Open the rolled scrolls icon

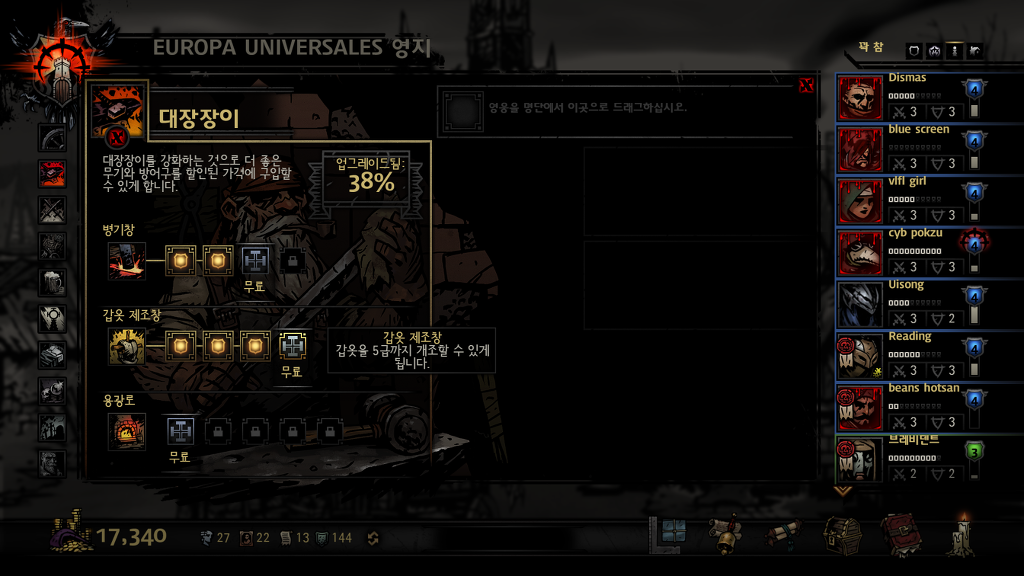click(783, 535)
